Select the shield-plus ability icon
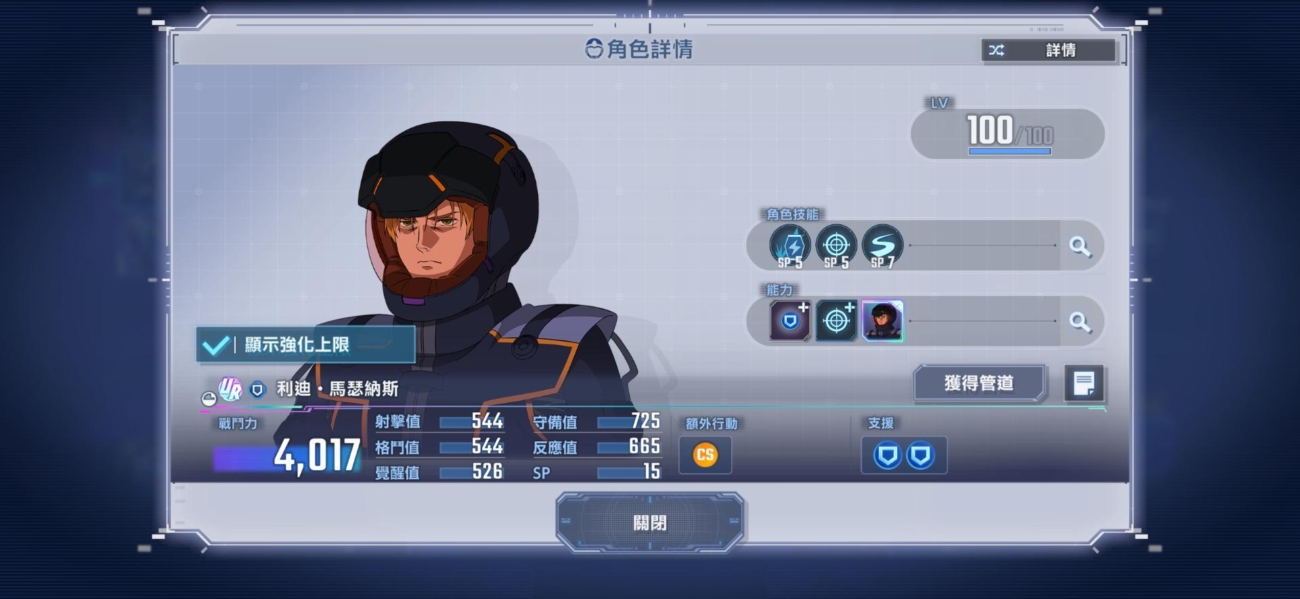This screenshot has height=599, width=1300. [790, 321]
